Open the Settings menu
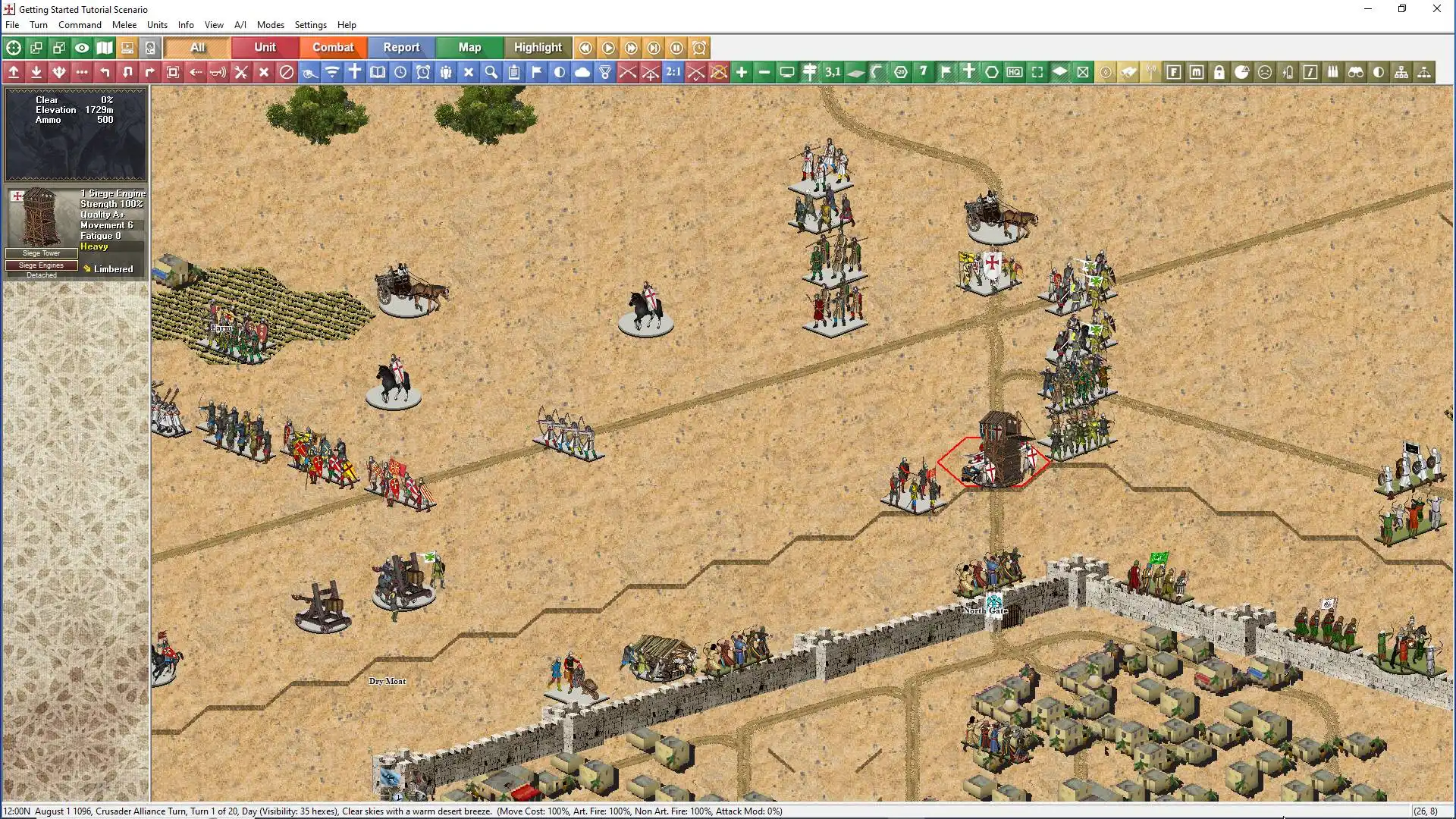Screen dimensions: 1456x819 [x=310, y=25]
